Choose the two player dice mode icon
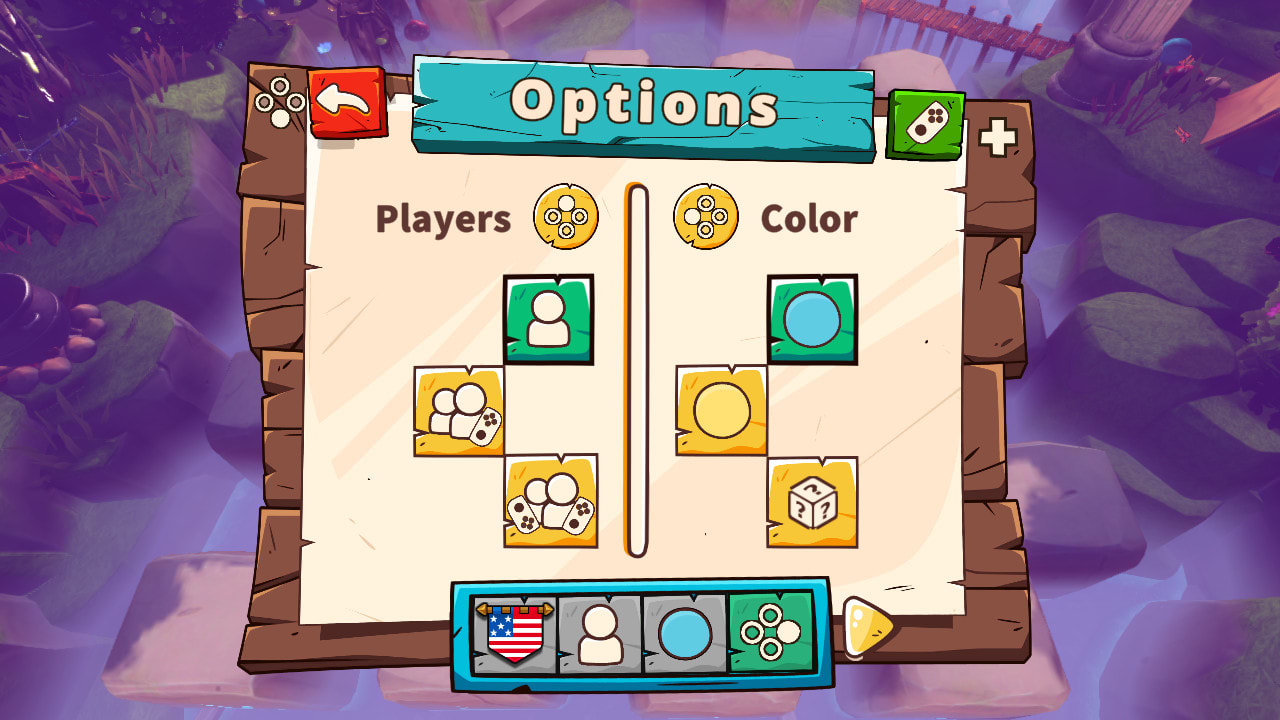The image size is (1280, 720). pyautogui.click(x=458, y=409)
